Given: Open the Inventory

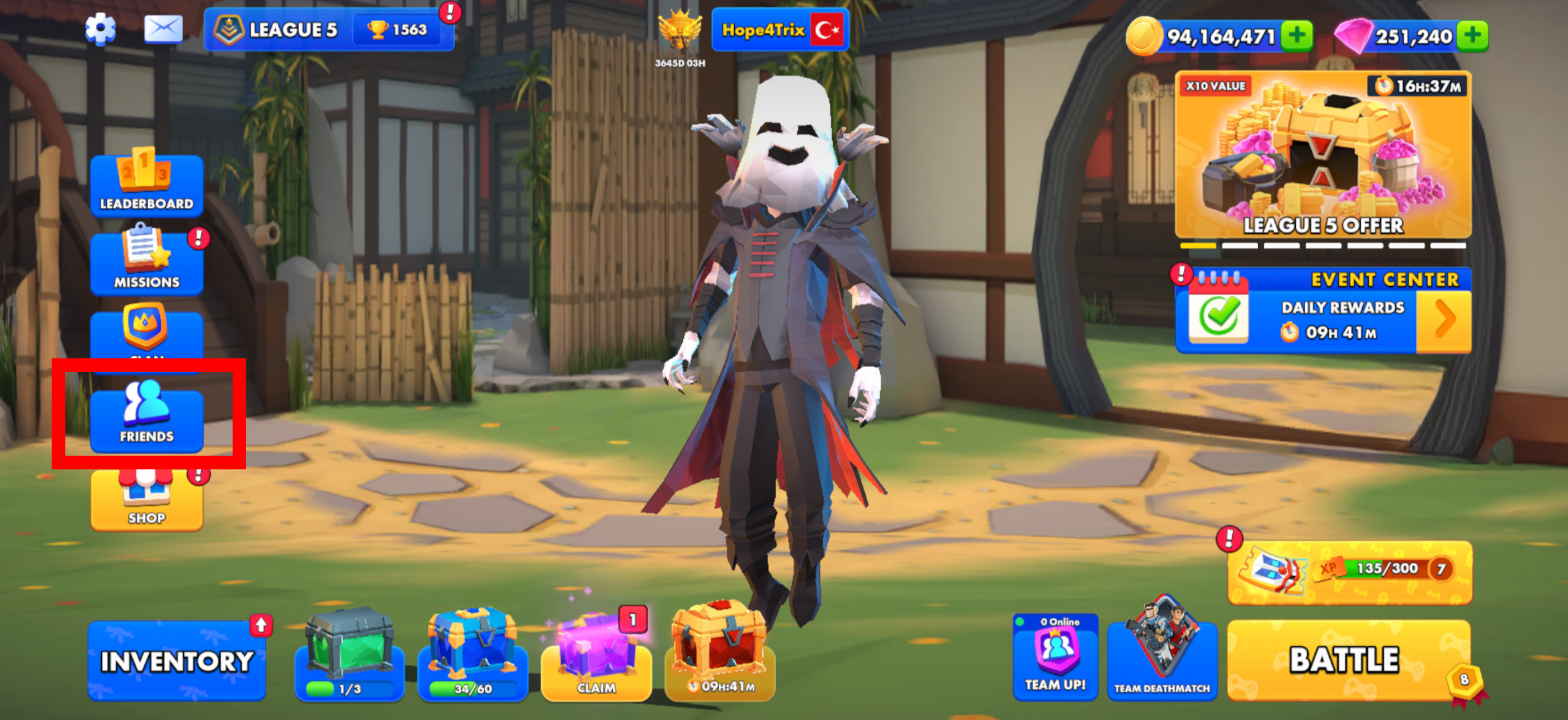Looking at the screenshot, I should (177, 661).
